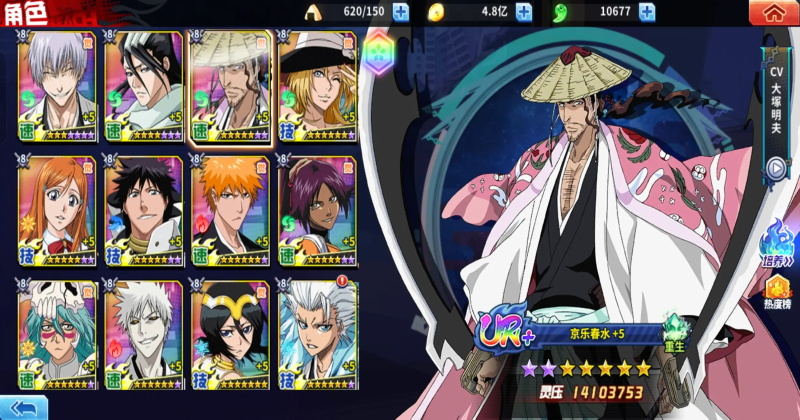Select the Byakuya Kuchiki character card
The width and height of the screenshot is (800, 420).
[144, 87]
